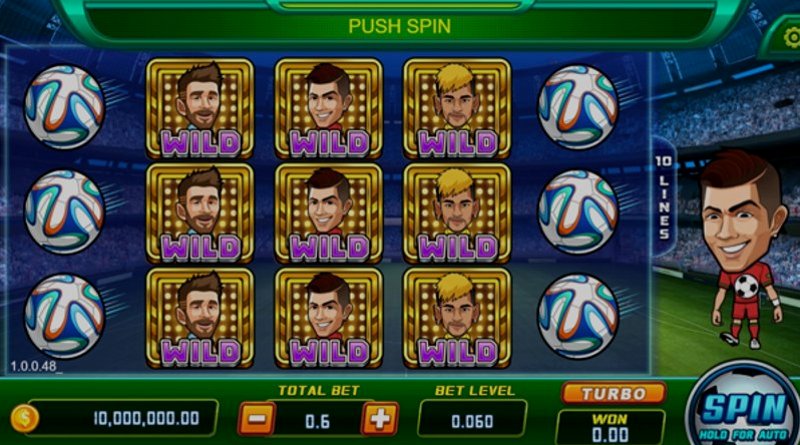Decrease total bet with minus button

click(x=257, y=418)
